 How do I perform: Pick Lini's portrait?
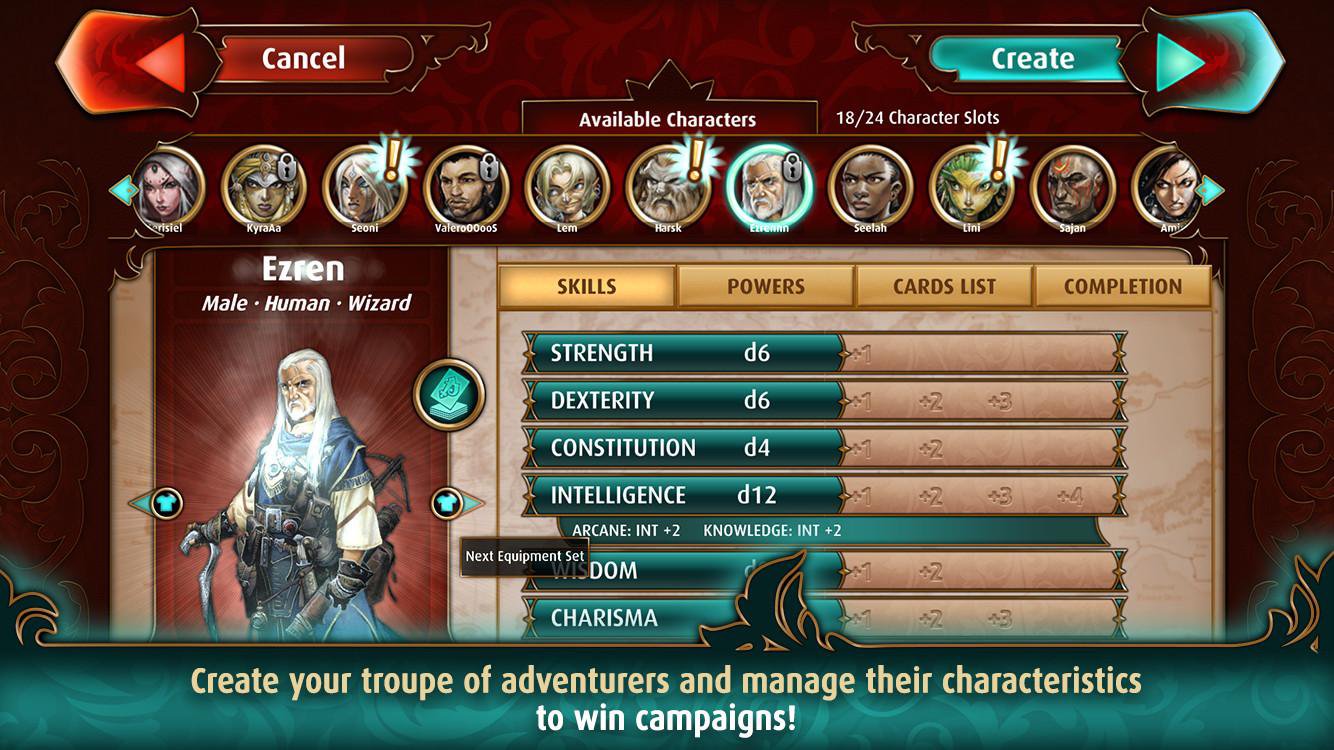[971, 186]
